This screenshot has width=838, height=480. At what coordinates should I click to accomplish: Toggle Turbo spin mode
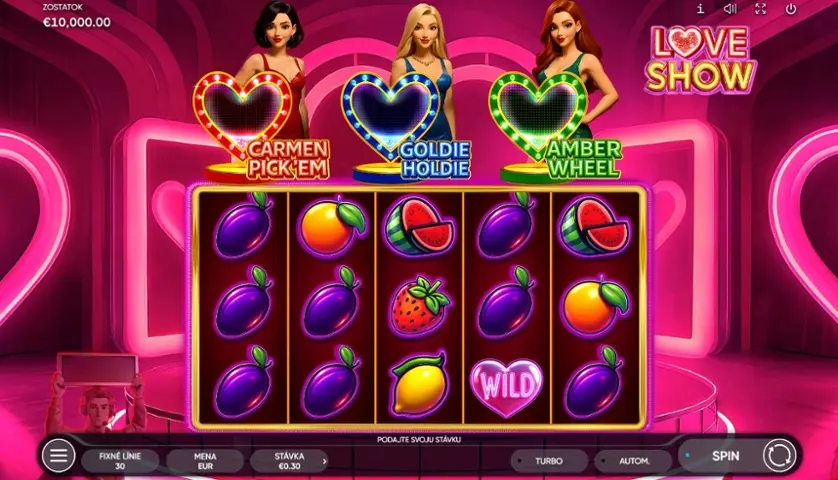pyautogui.click(x=548, y=461)
